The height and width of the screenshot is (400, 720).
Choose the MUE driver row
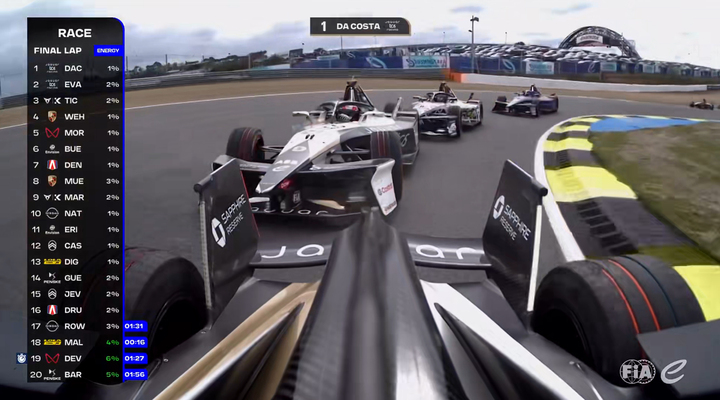76,181
